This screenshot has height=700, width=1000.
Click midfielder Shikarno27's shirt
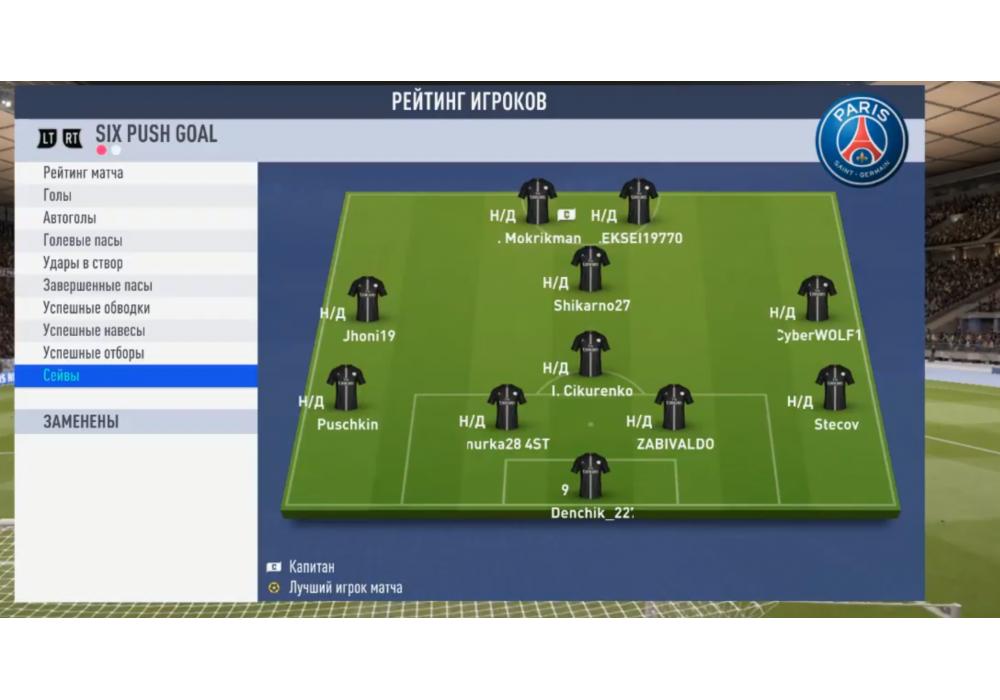point(590,270)
